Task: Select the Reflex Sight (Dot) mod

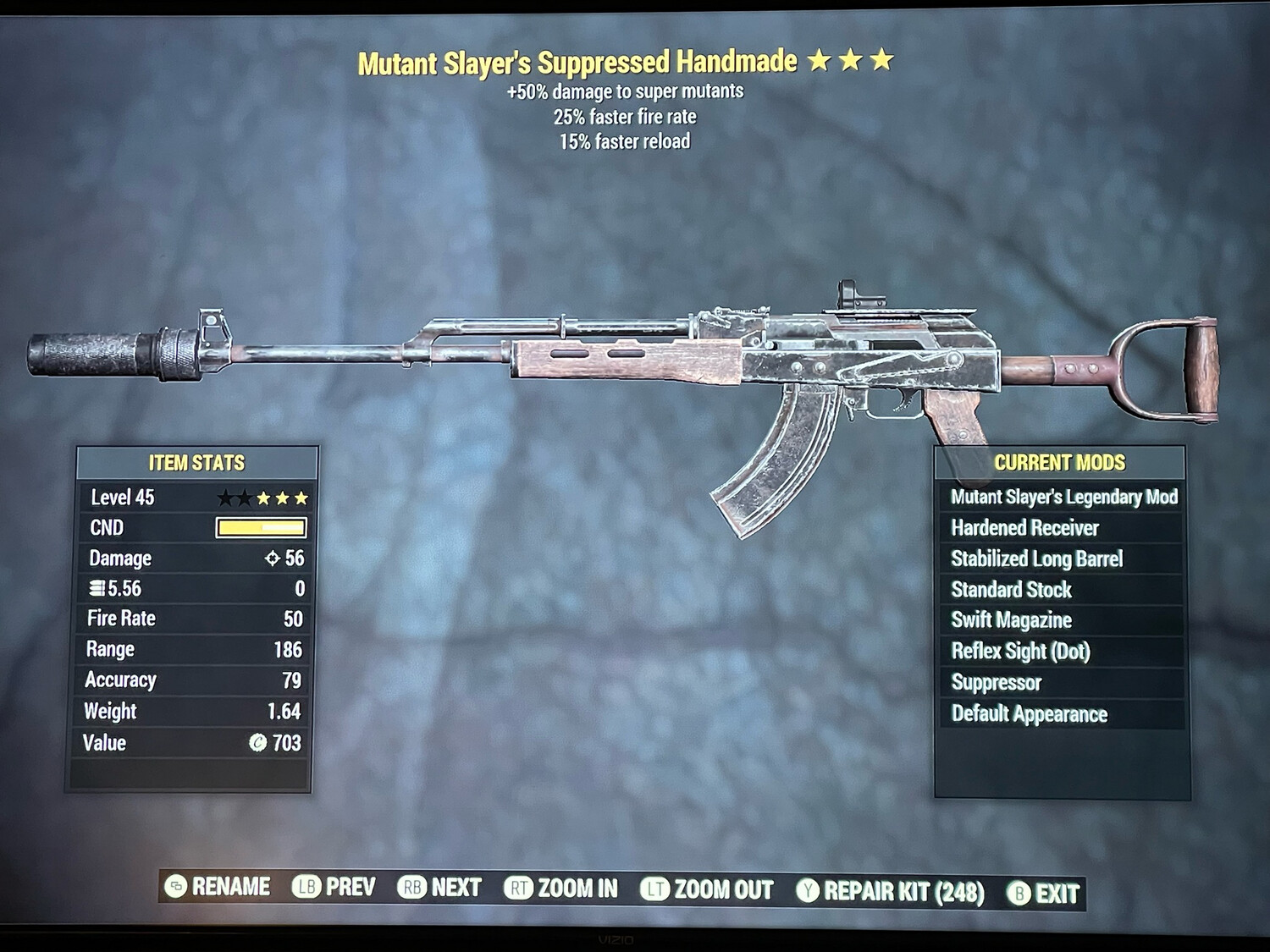Action: (1020, 652)
